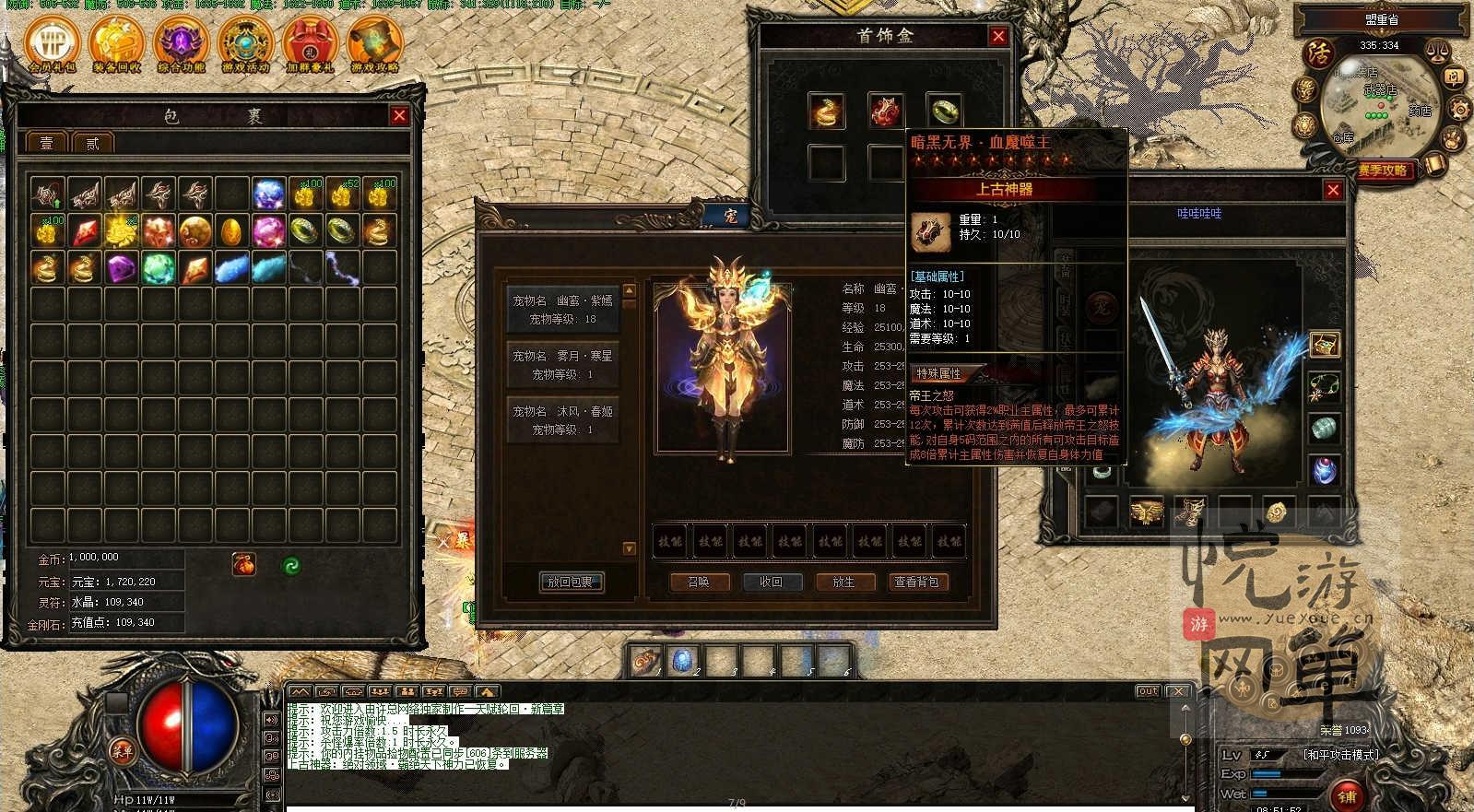Toggle the speaker sound icon beside the chat log
Screen dimensions: 1474x812
point(271,720)
